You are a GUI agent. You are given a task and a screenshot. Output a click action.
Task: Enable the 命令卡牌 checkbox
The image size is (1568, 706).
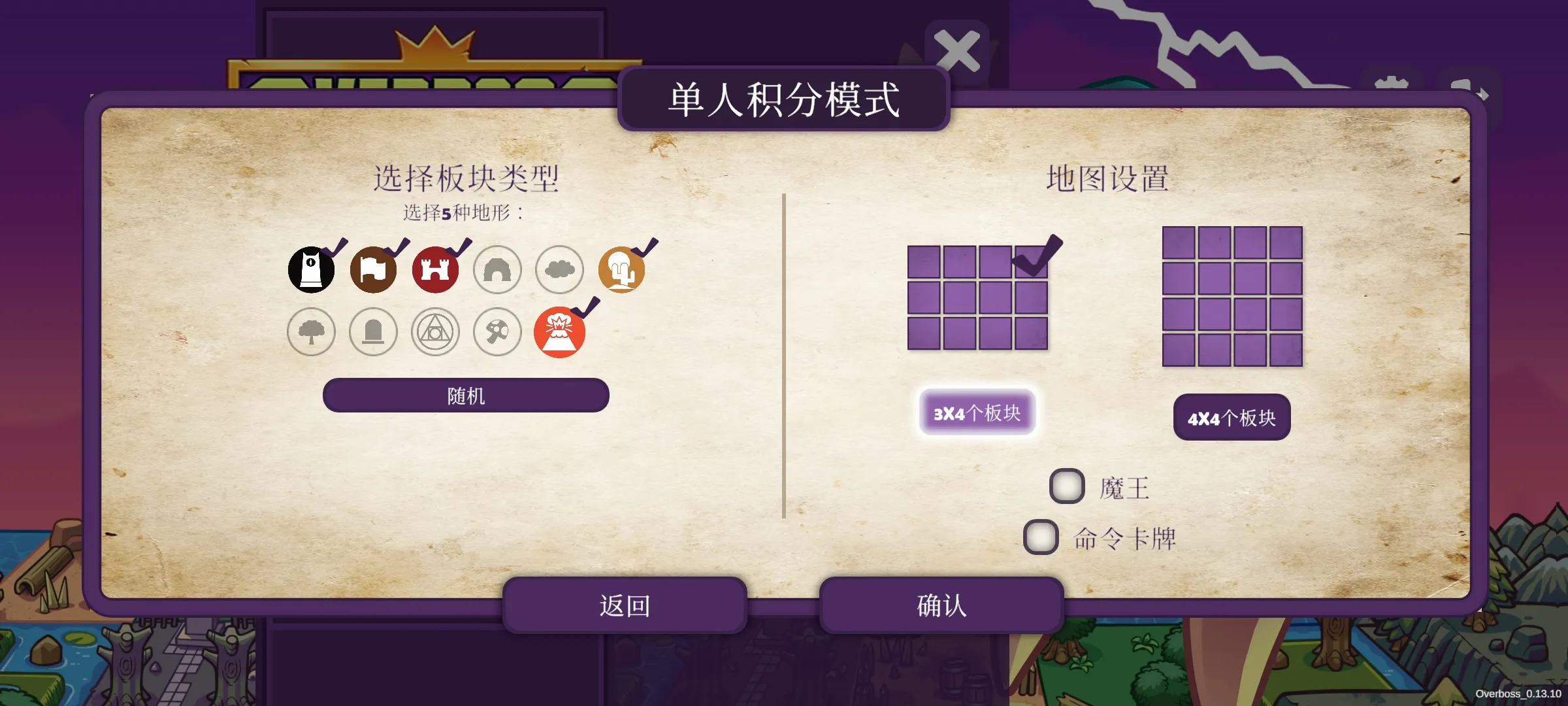pyautogui.click(x=1041, y=537)
